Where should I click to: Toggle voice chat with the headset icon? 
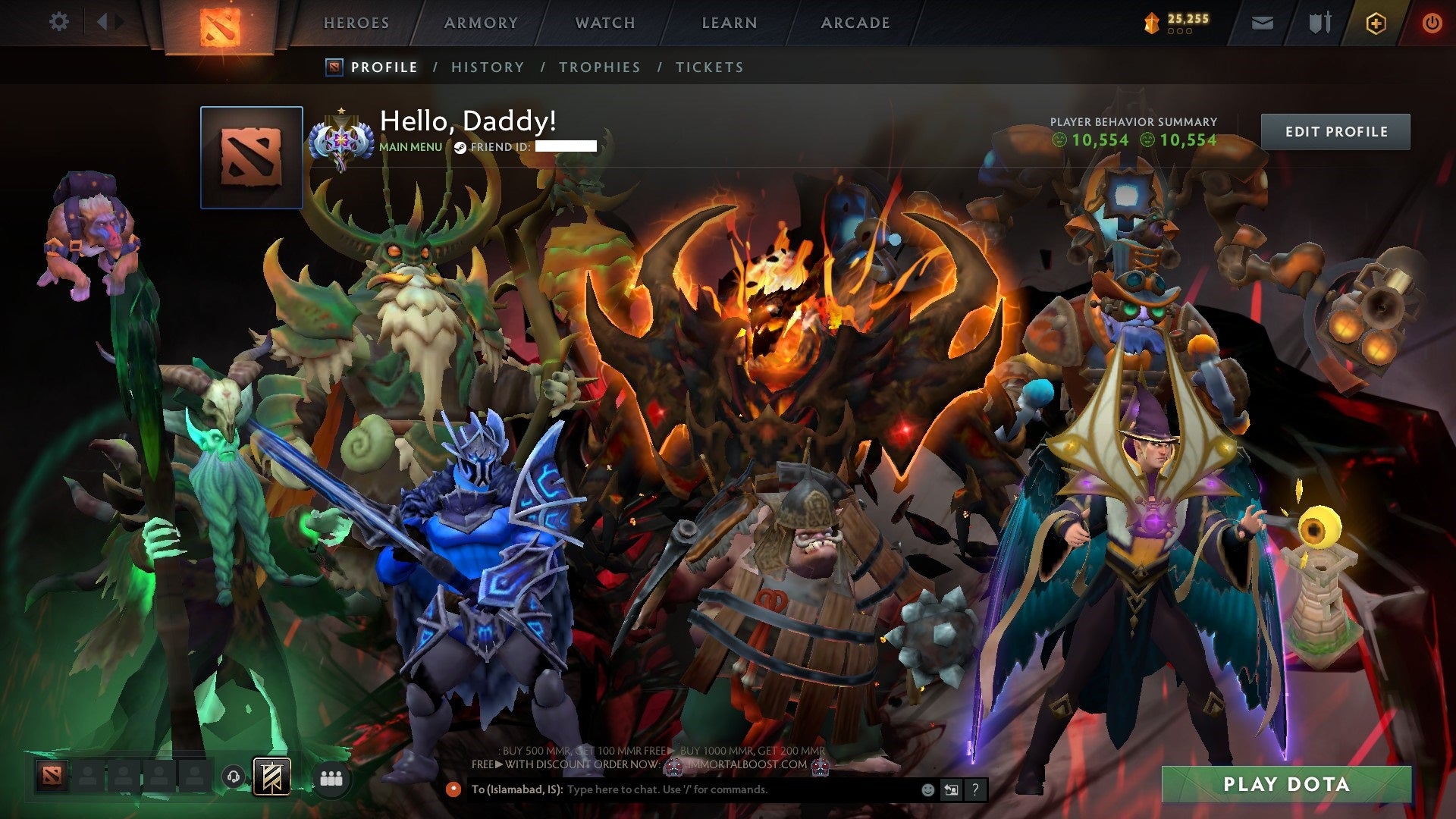pos(234,778)
